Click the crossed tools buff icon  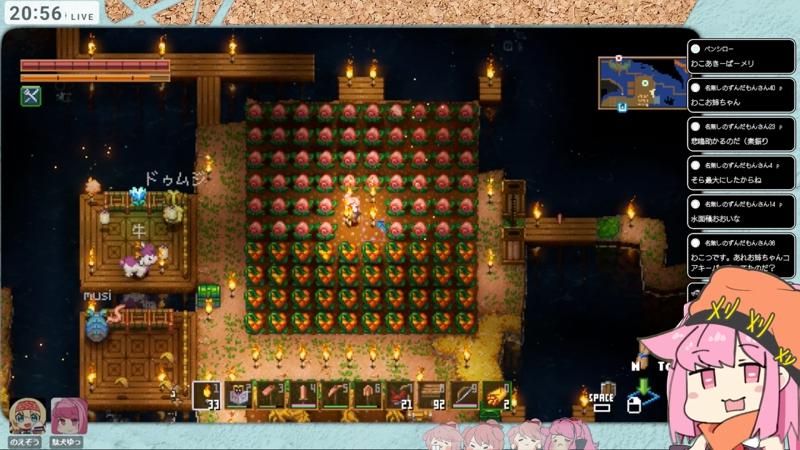pos(30,96)
